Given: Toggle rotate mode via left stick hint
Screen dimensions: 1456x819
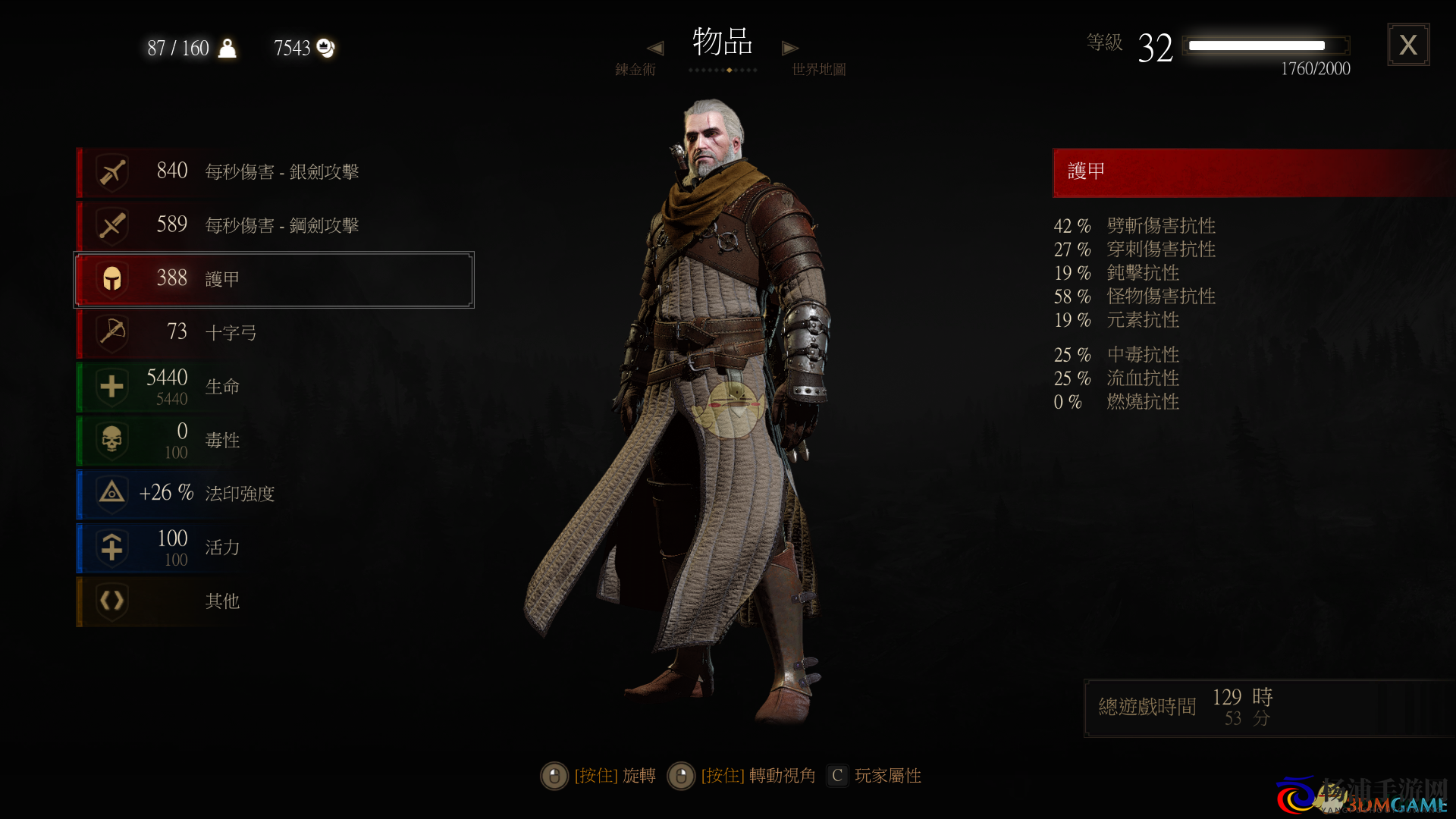Looking at the screenshot, I should (554, 776).
